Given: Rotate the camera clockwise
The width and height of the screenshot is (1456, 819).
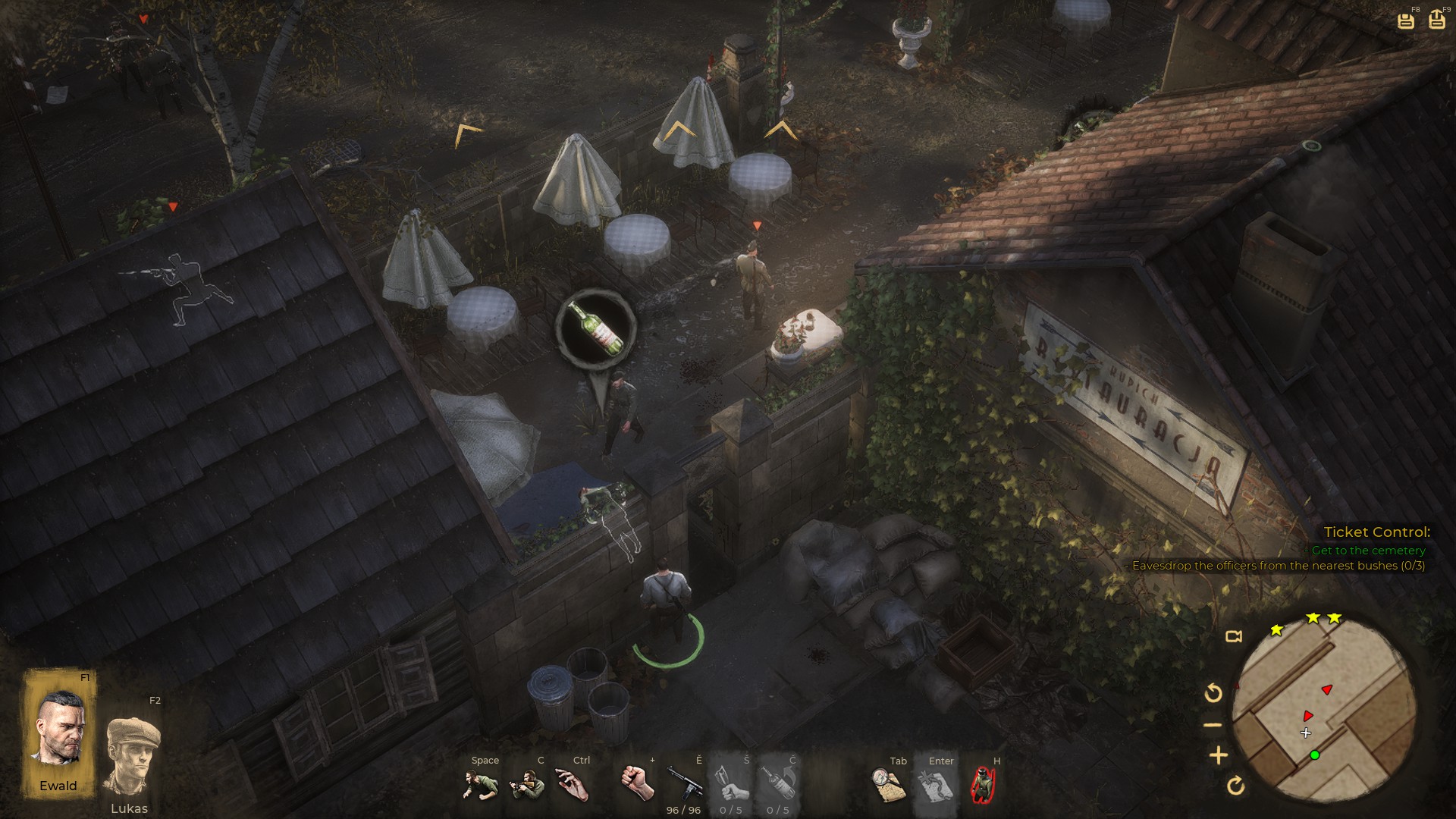Looking at the screenshot, I should click(x=1235, y=786).
